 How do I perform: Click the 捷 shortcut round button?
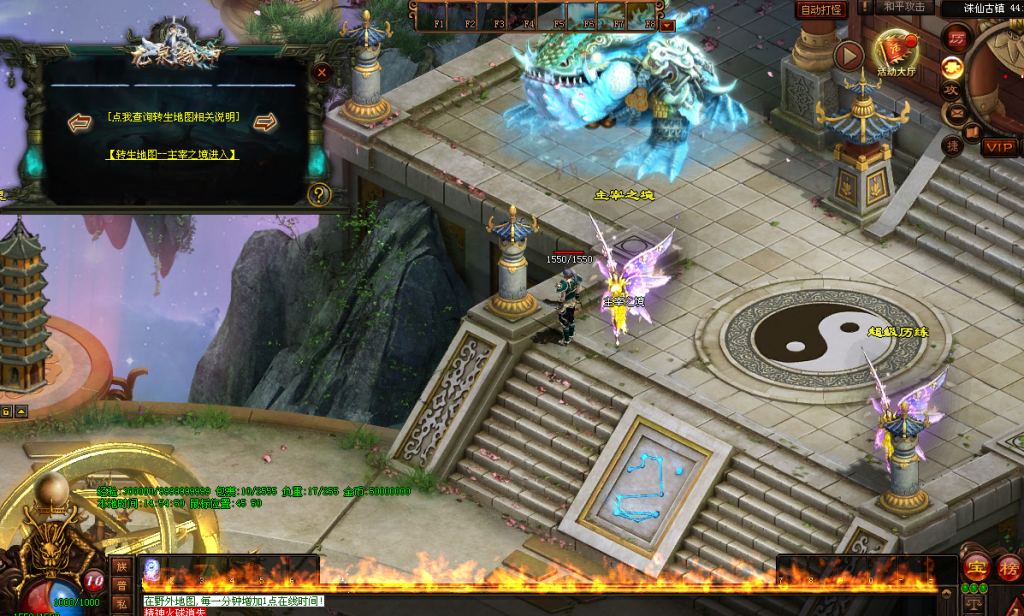click(953, 146)
